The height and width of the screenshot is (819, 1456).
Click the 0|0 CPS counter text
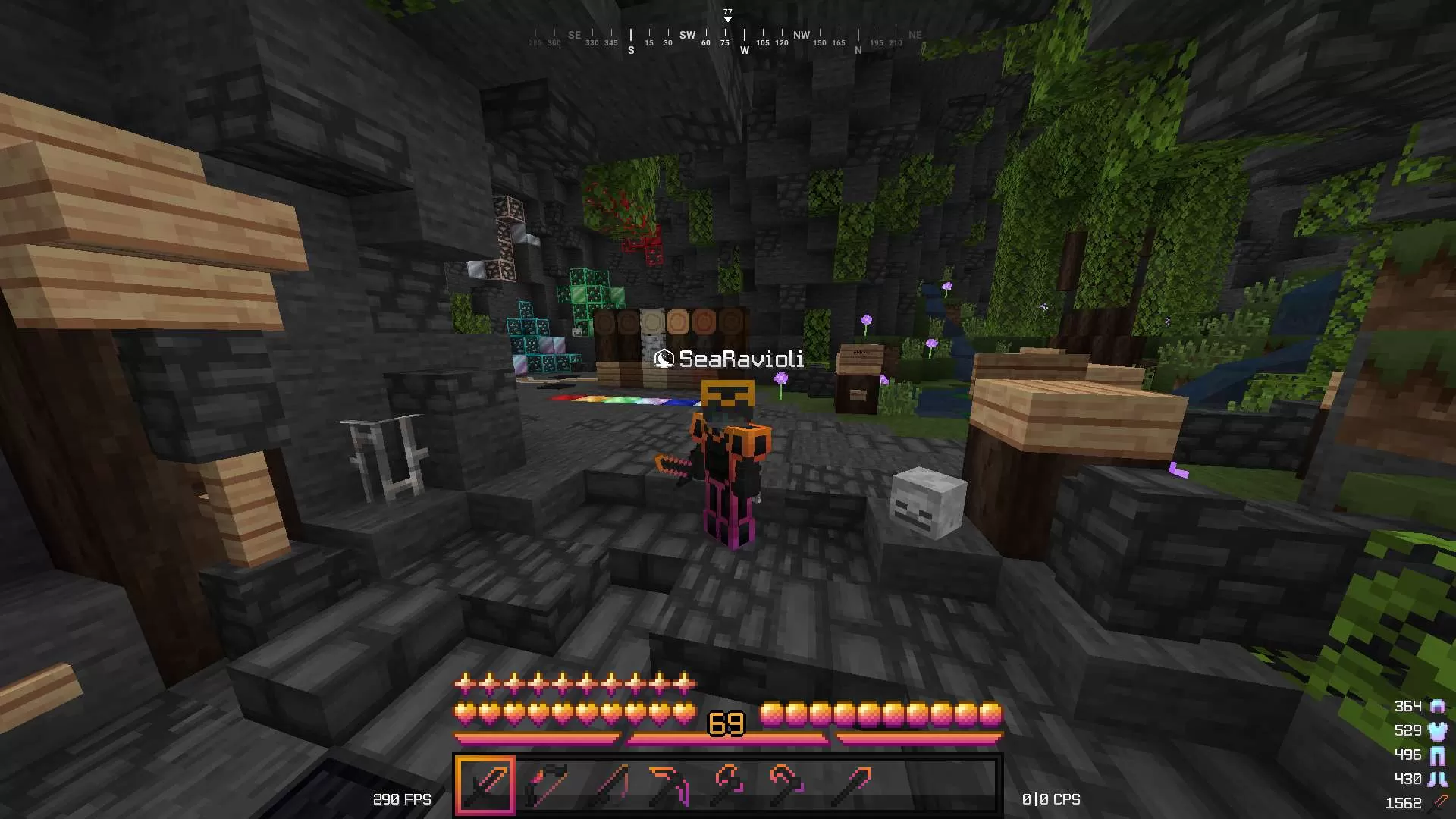[x=1052, y=799]
